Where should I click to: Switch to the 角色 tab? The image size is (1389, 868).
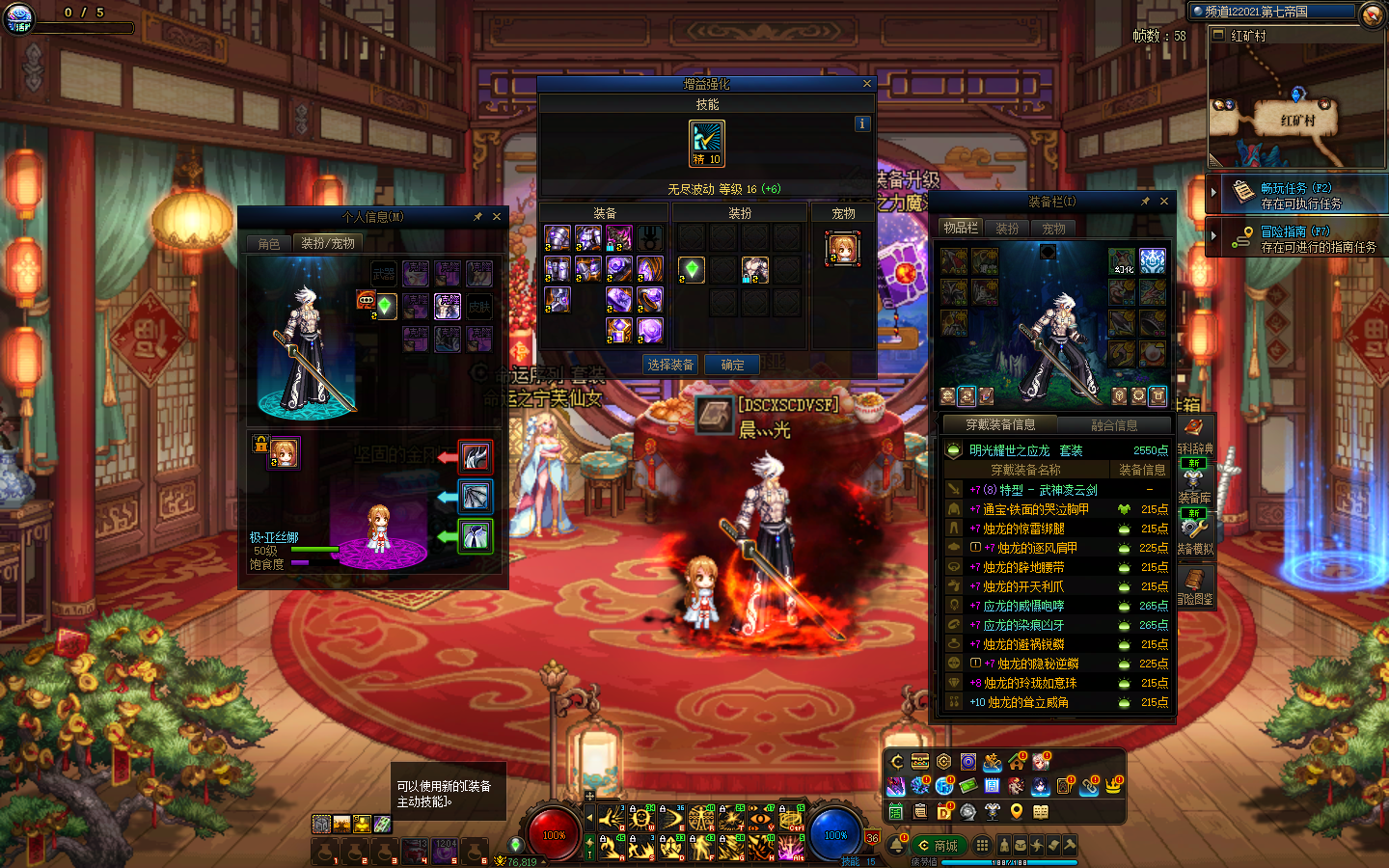coord(269,244)
